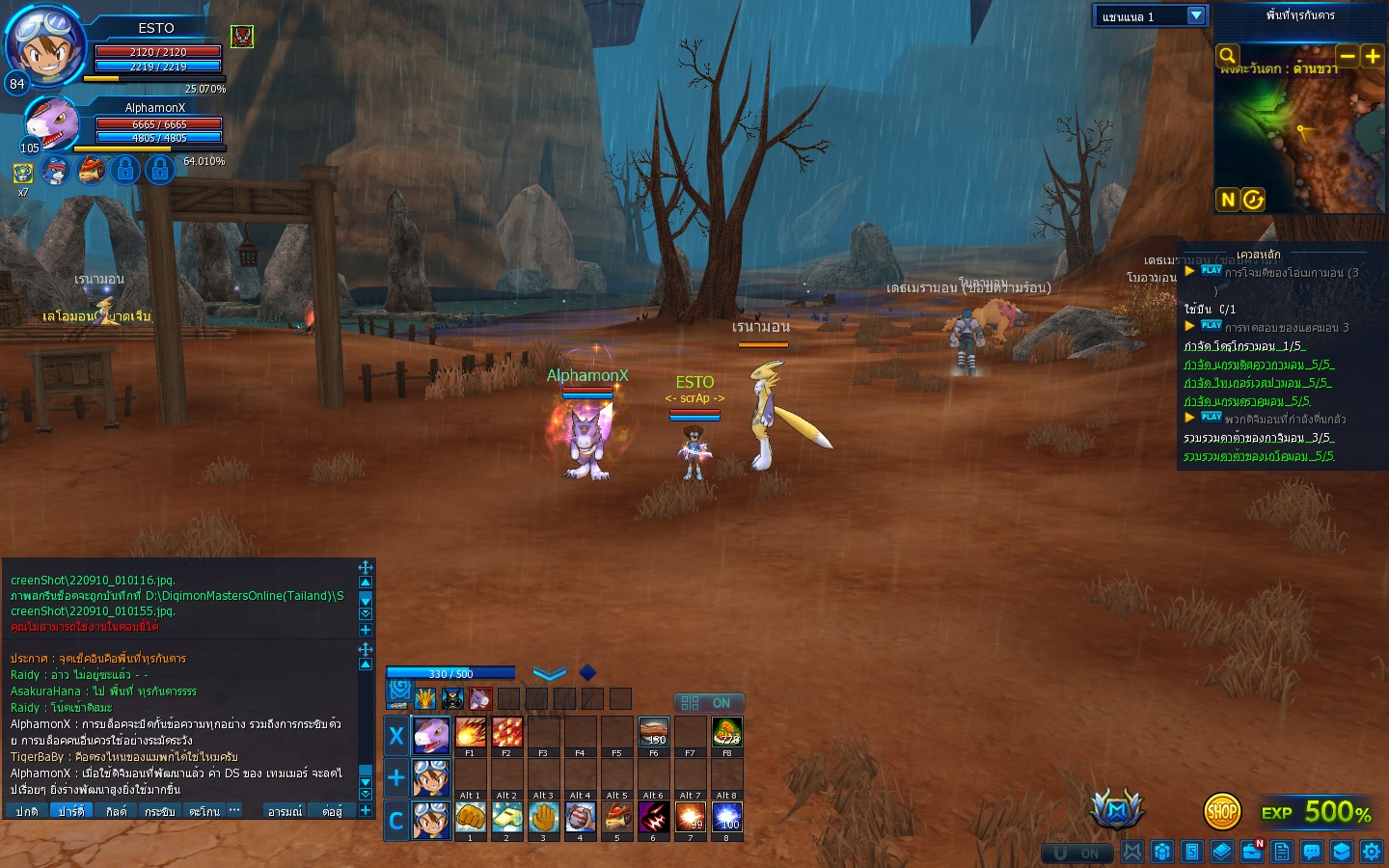
Task: Open the channel selection dropdown
Action: [1196, 15]
